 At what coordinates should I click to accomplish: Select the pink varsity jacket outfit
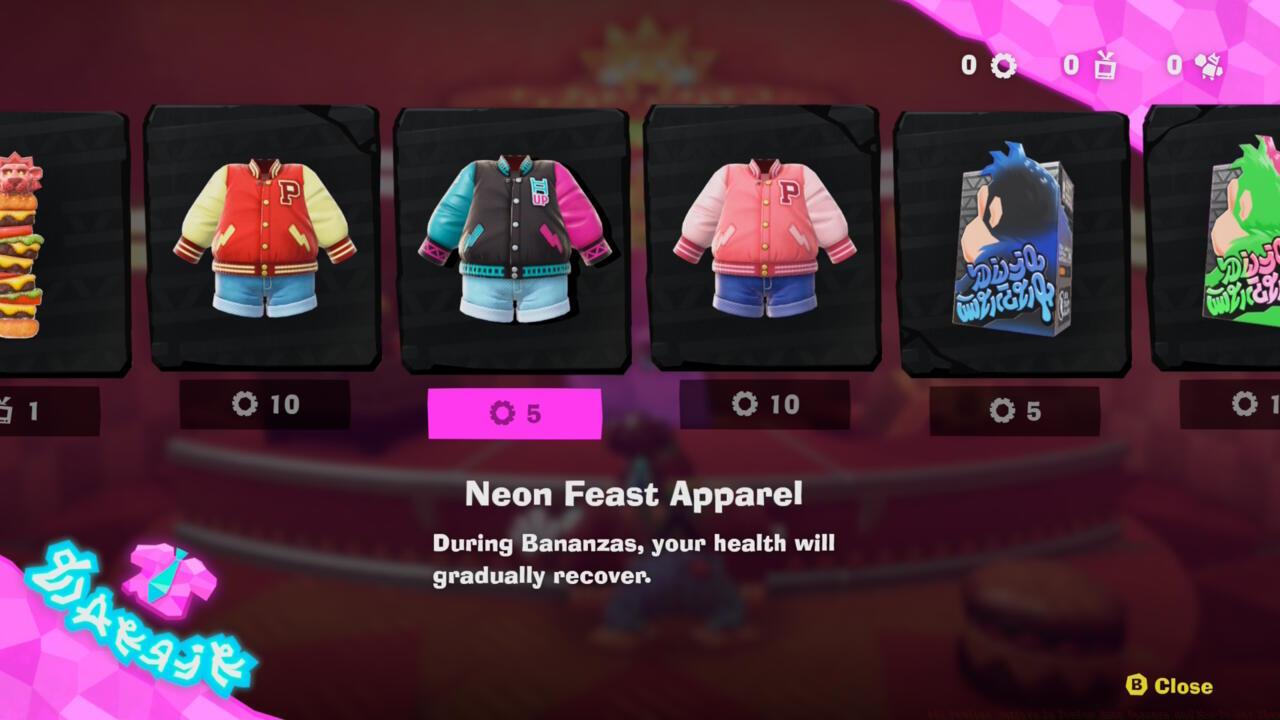[763, 240]
